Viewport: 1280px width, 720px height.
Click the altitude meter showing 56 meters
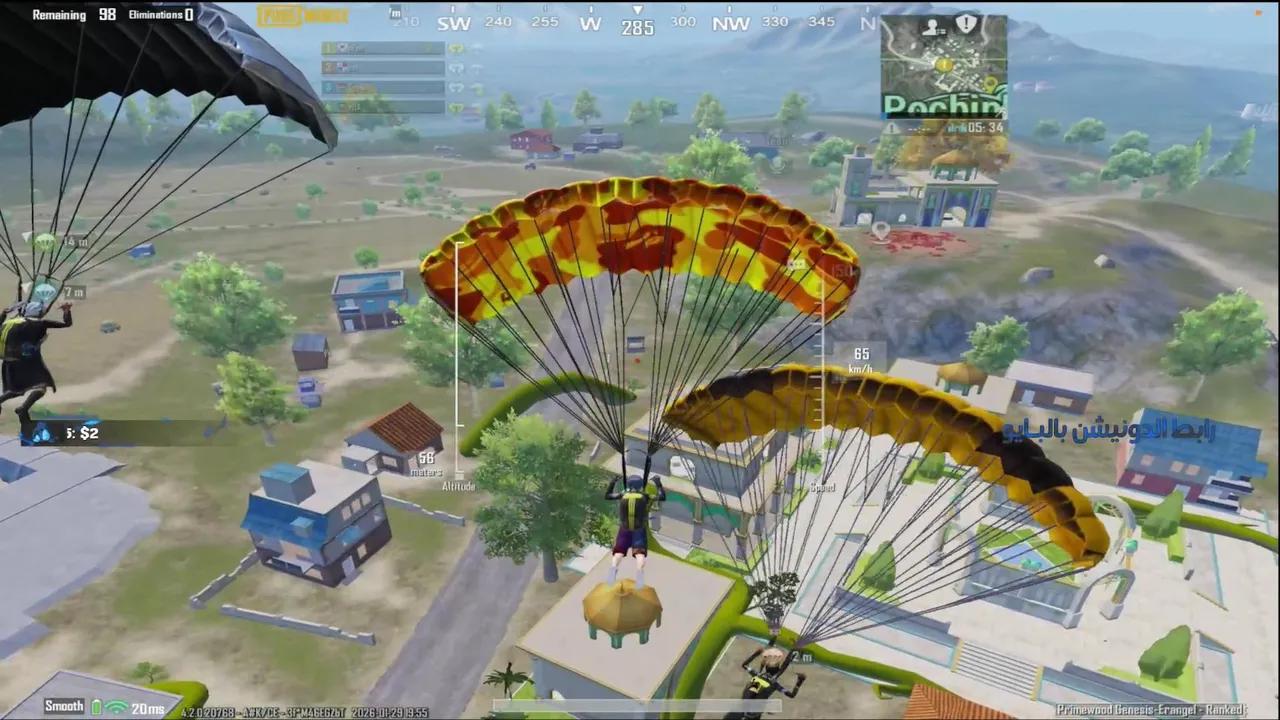[x=428, y=462]
